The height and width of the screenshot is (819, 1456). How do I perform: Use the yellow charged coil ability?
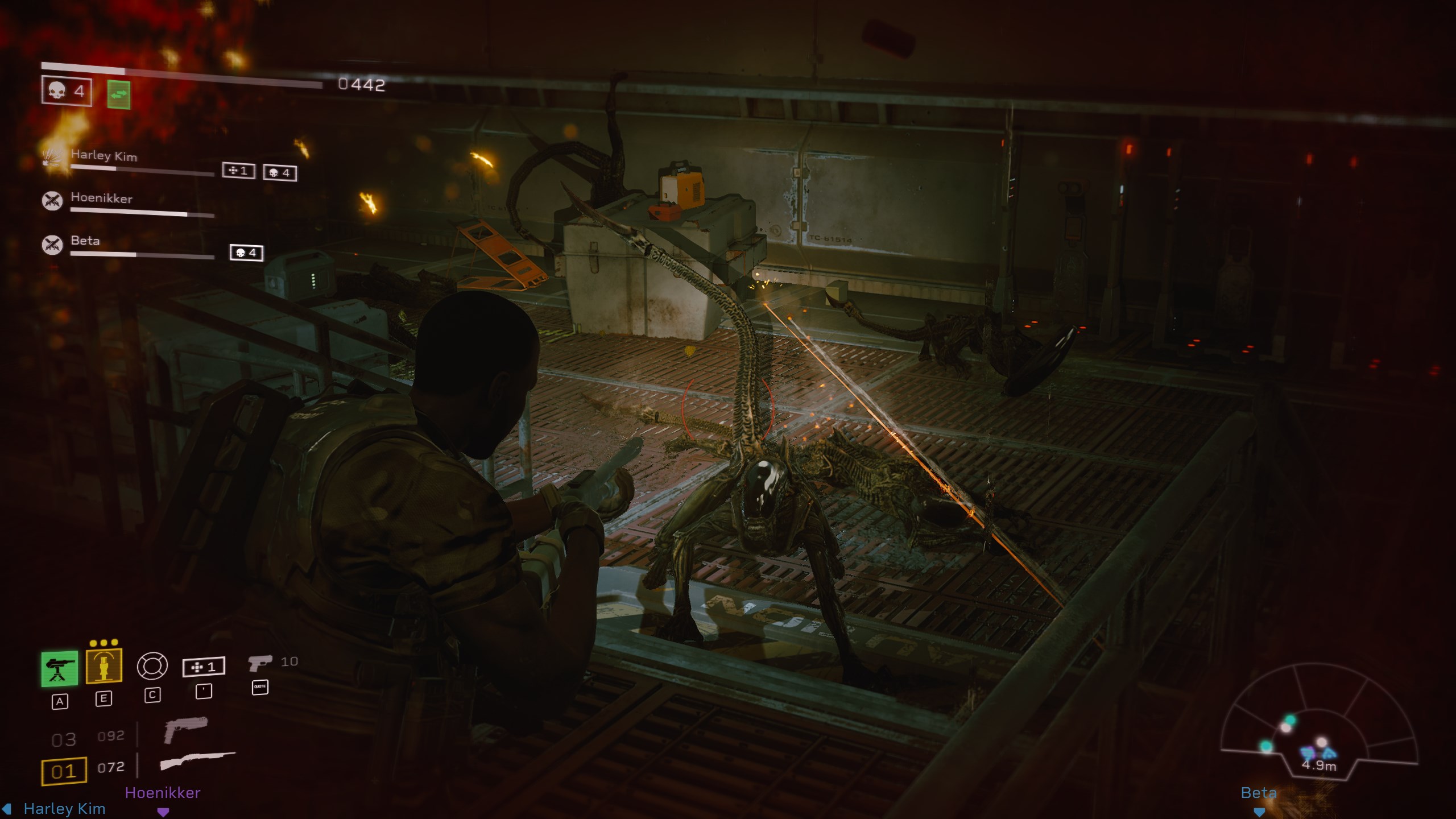coord(104,665)
